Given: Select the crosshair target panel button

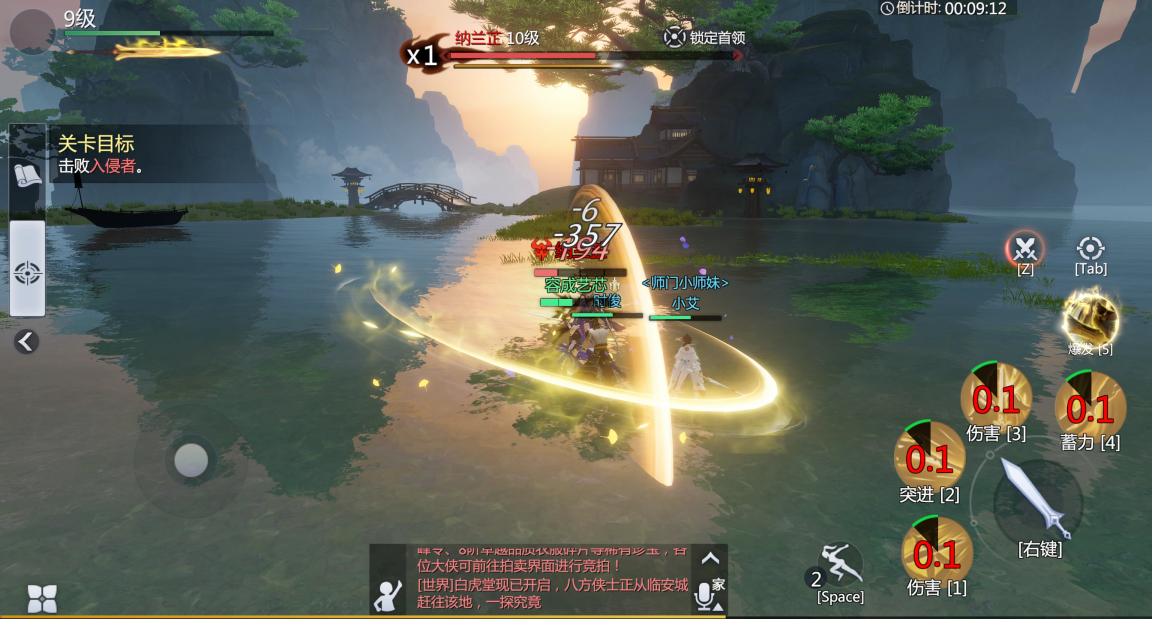Looking at the screenshot, I should [x=27, y=272].
